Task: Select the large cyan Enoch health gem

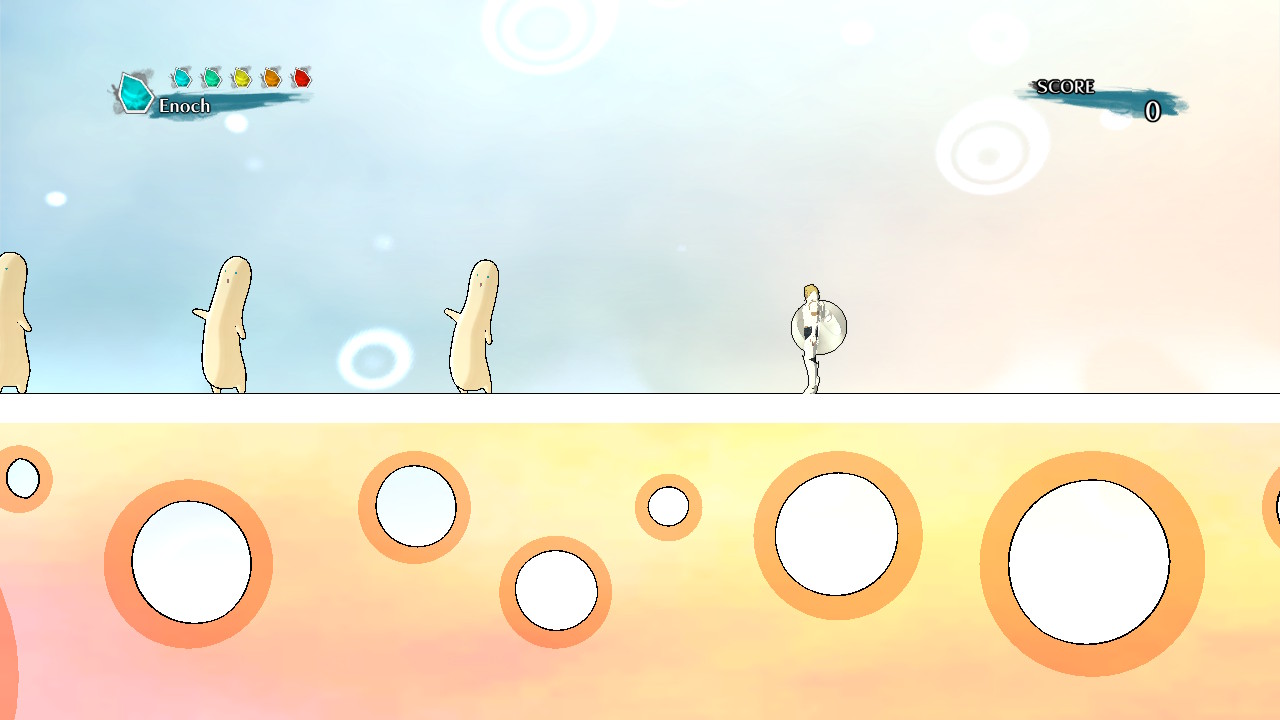Action: [x=135, y=92]
